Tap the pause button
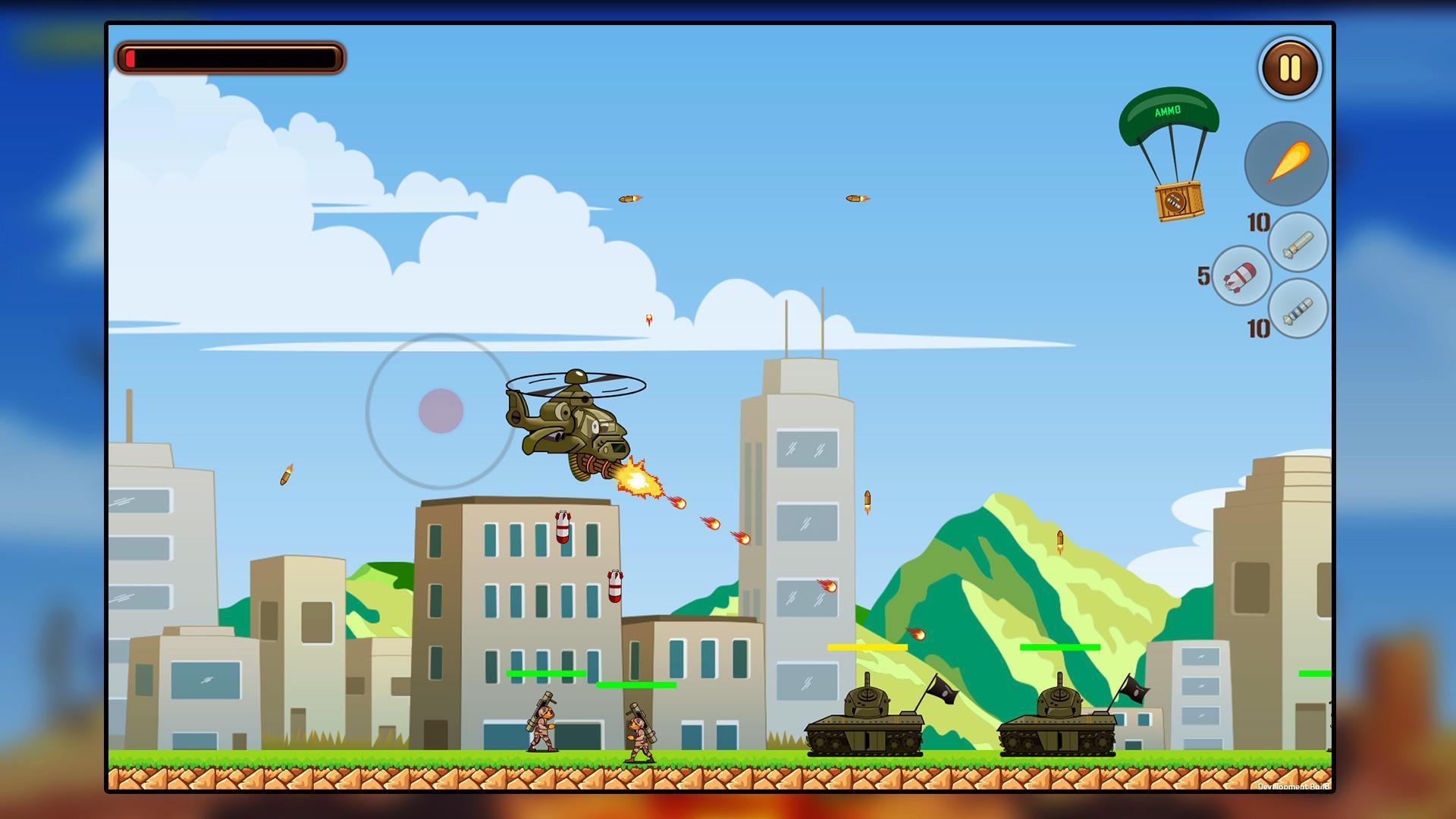Image resolution: width=1456 pixels, height=819 pixels. [1288, 69]
